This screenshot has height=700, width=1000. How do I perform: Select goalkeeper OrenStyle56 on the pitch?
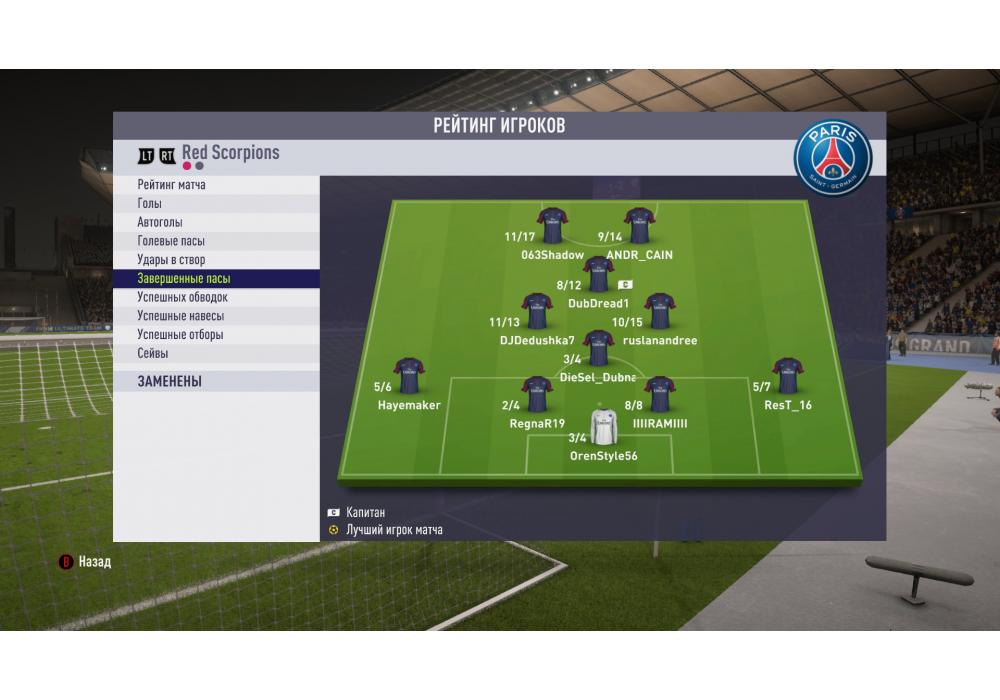[603, 427]
